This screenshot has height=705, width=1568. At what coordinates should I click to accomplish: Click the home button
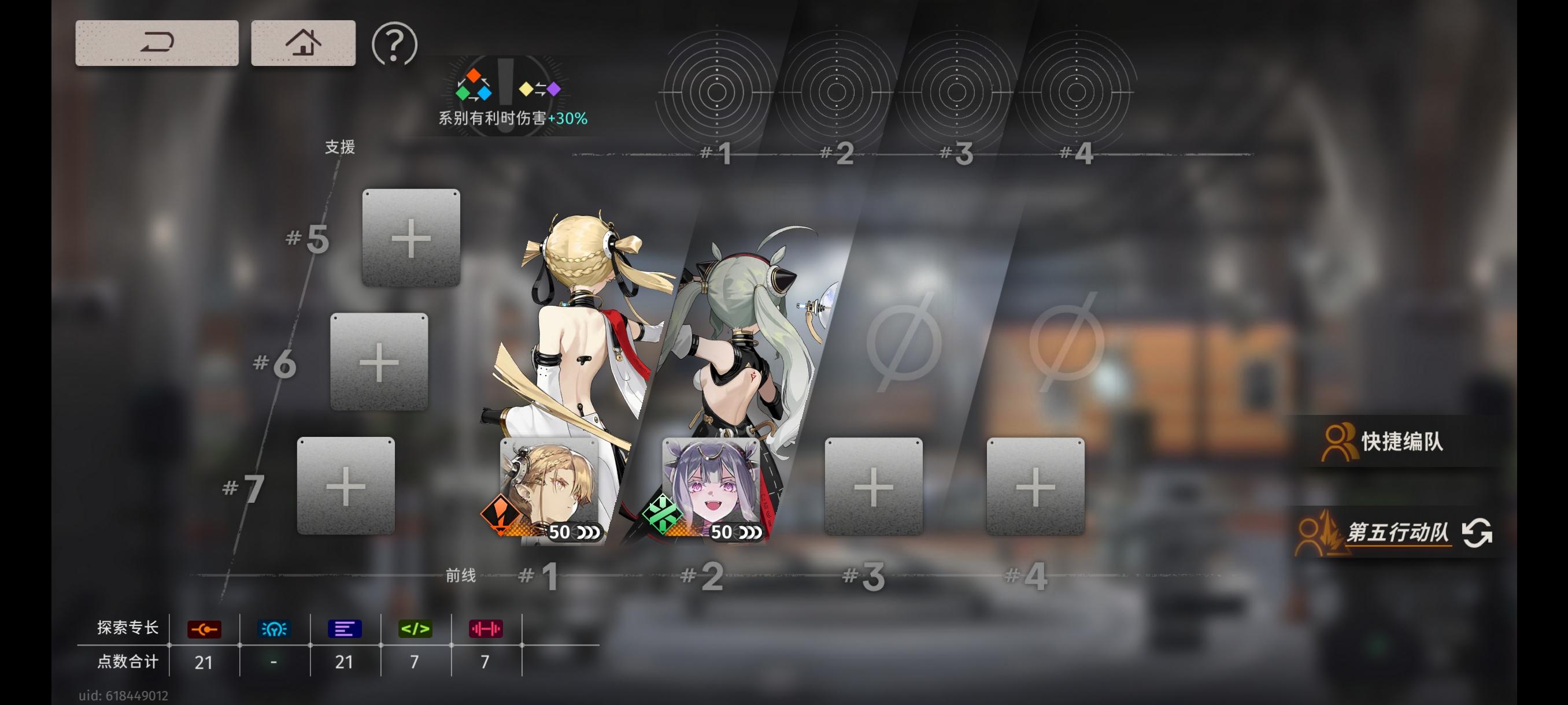[x=302, y=43]
